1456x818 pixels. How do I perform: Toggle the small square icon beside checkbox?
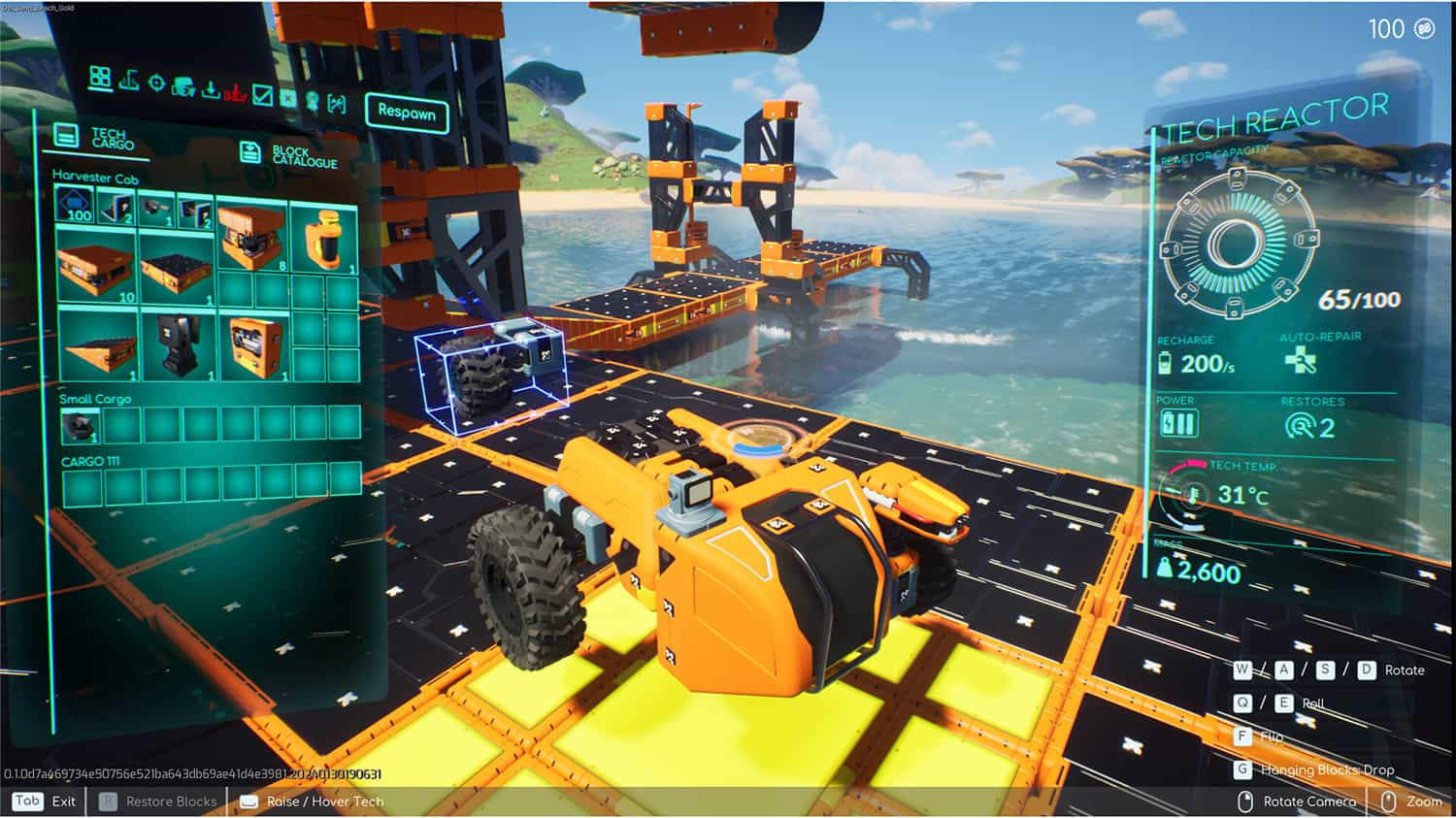288,97
